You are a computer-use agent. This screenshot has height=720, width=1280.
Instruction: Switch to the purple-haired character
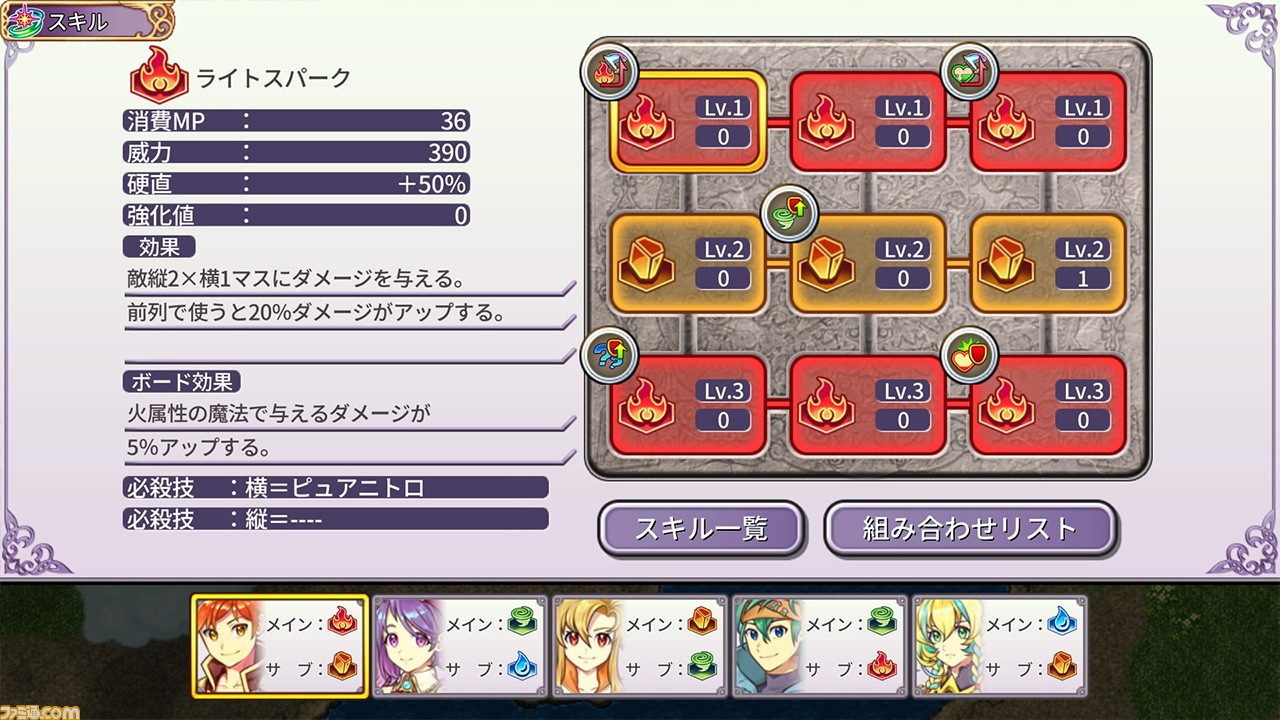click(460, 645)
